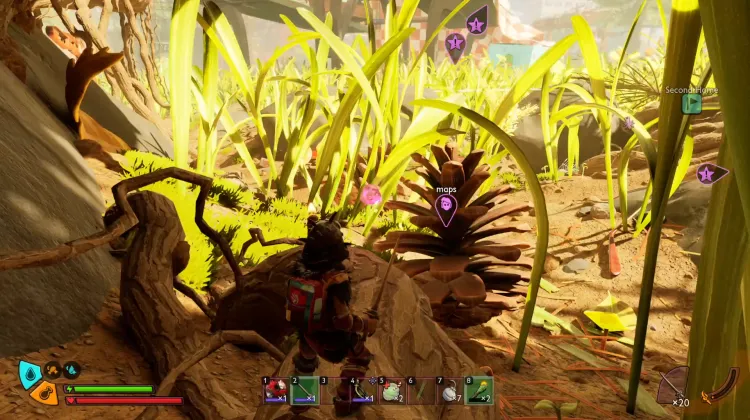Equip the spear in hotbar slot 2

click(x=304, y=390)
